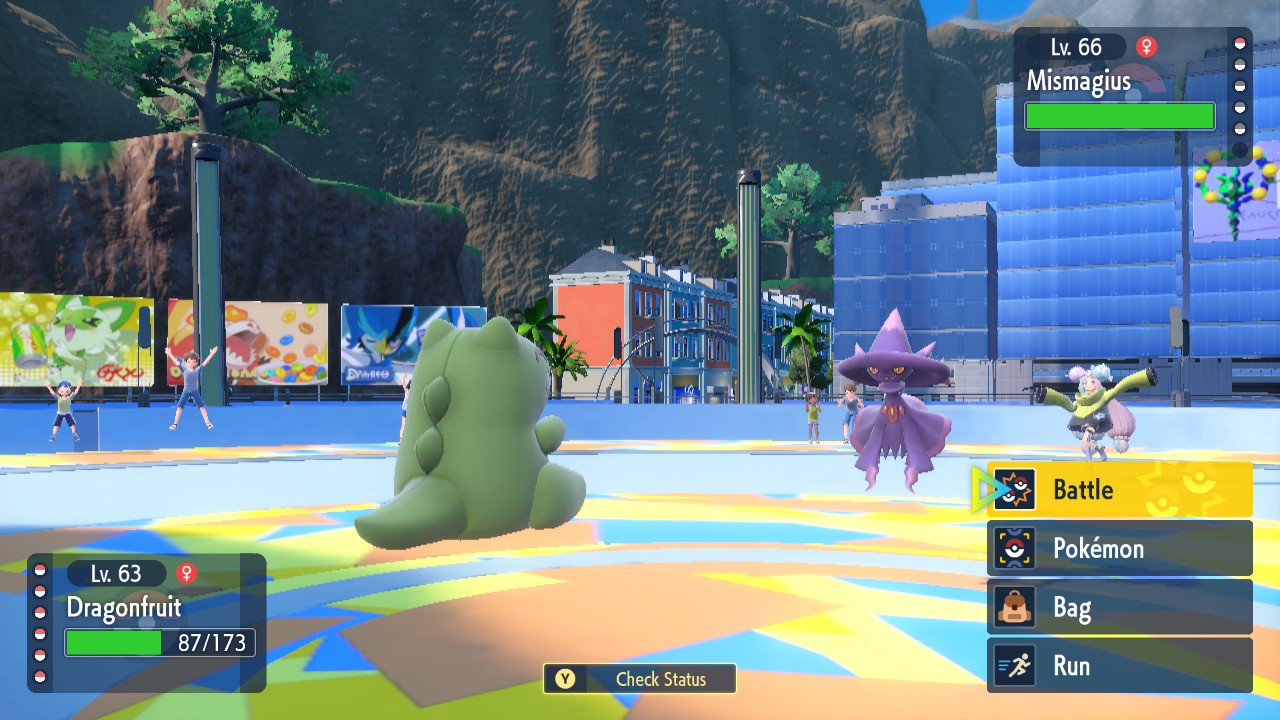
Task: Choose Run to flee the battle
Action: point(1119,666)
